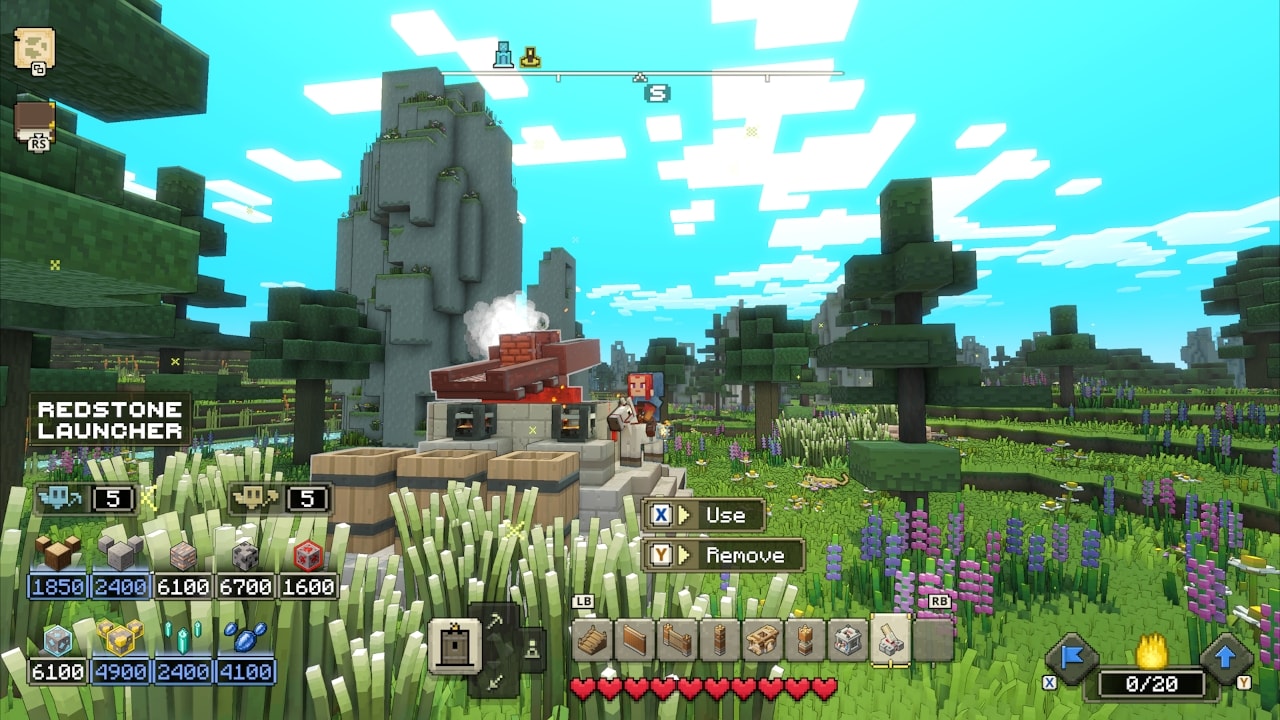1280x720 pixels.
Task: Select the scaffolding pillar icon
Action: [720, 639]
